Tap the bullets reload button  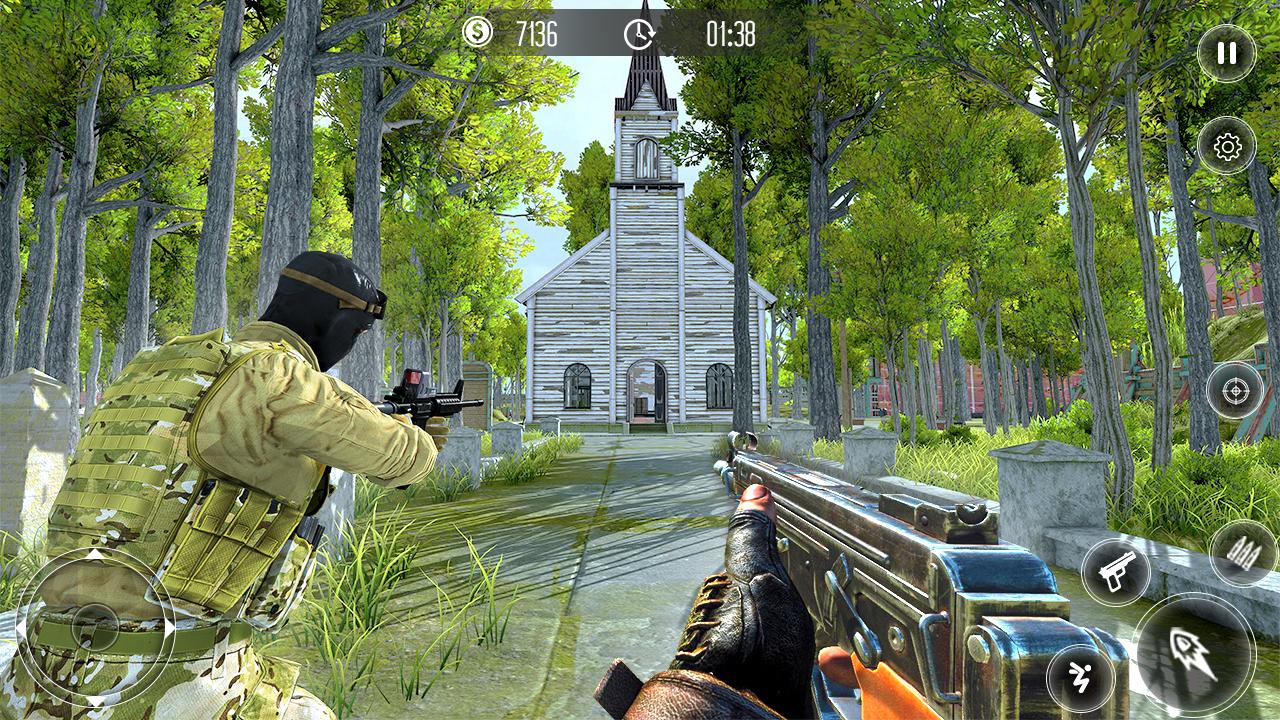(1243, 554)
